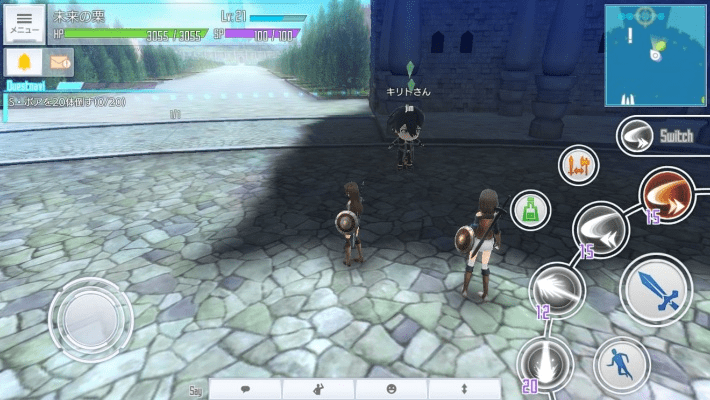Click the virtual joystick pad

point(90,320)
